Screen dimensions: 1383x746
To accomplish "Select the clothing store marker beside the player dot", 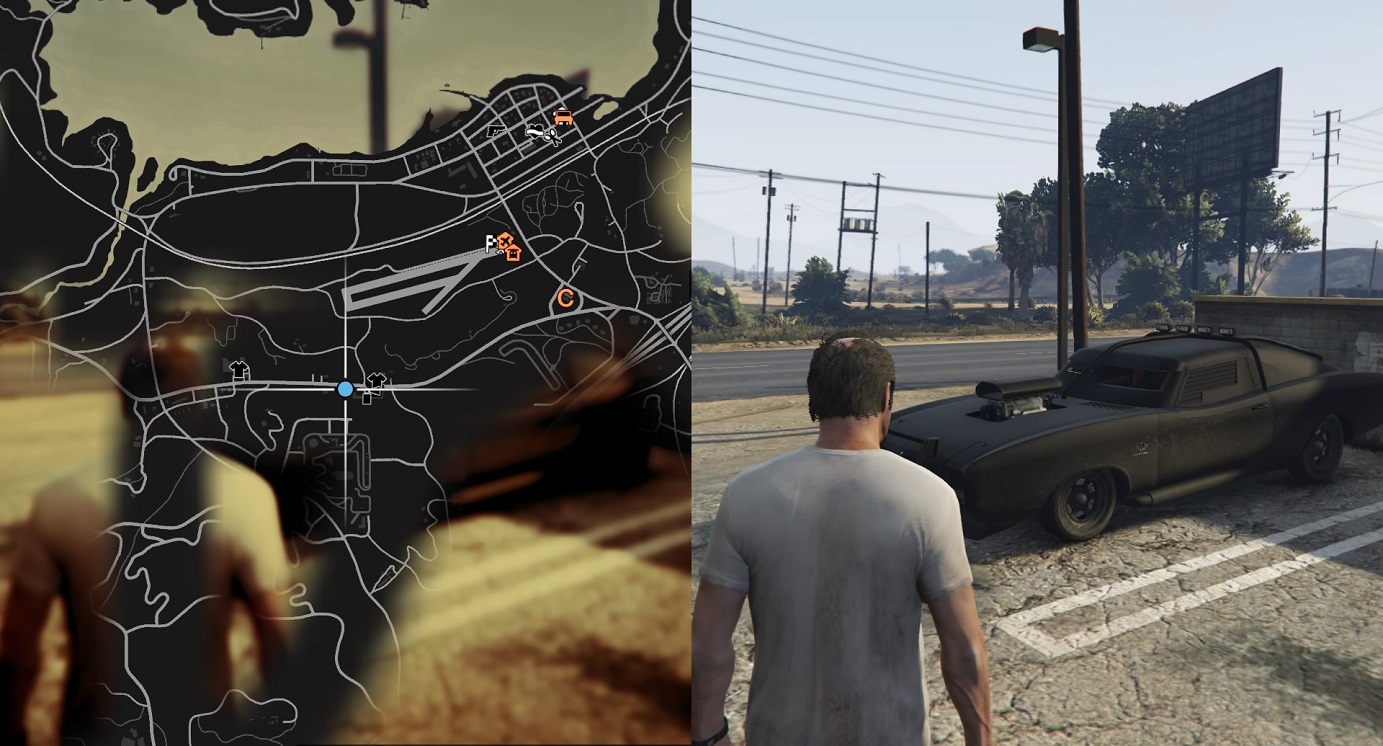I will coord(375,381).
